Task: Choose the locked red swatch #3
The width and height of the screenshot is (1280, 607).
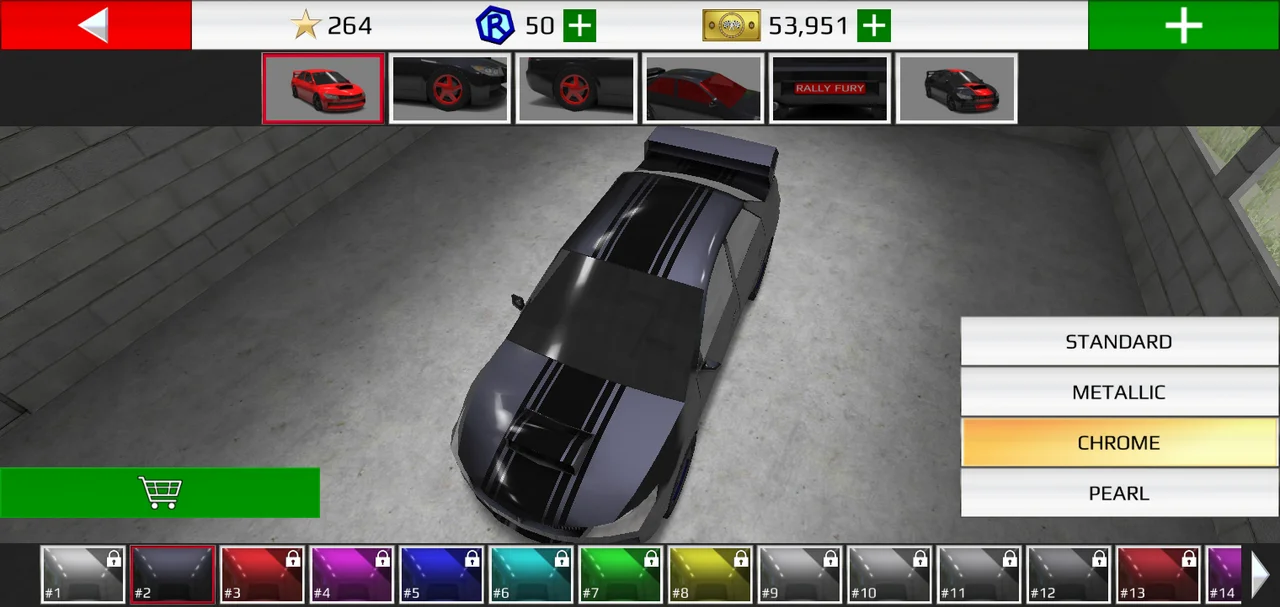Action: pos(262,575)
